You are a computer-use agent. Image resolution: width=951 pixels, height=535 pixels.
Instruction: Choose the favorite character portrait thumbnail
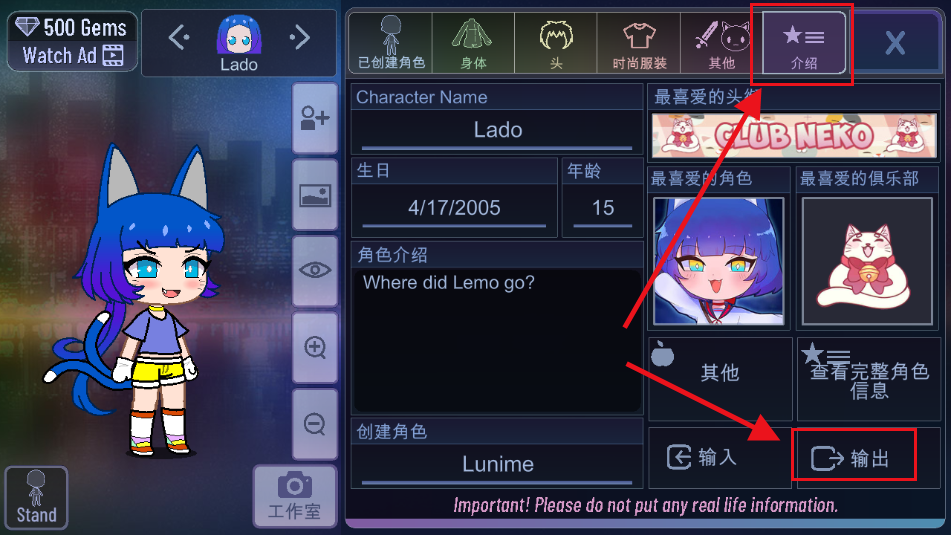(718, 261)
